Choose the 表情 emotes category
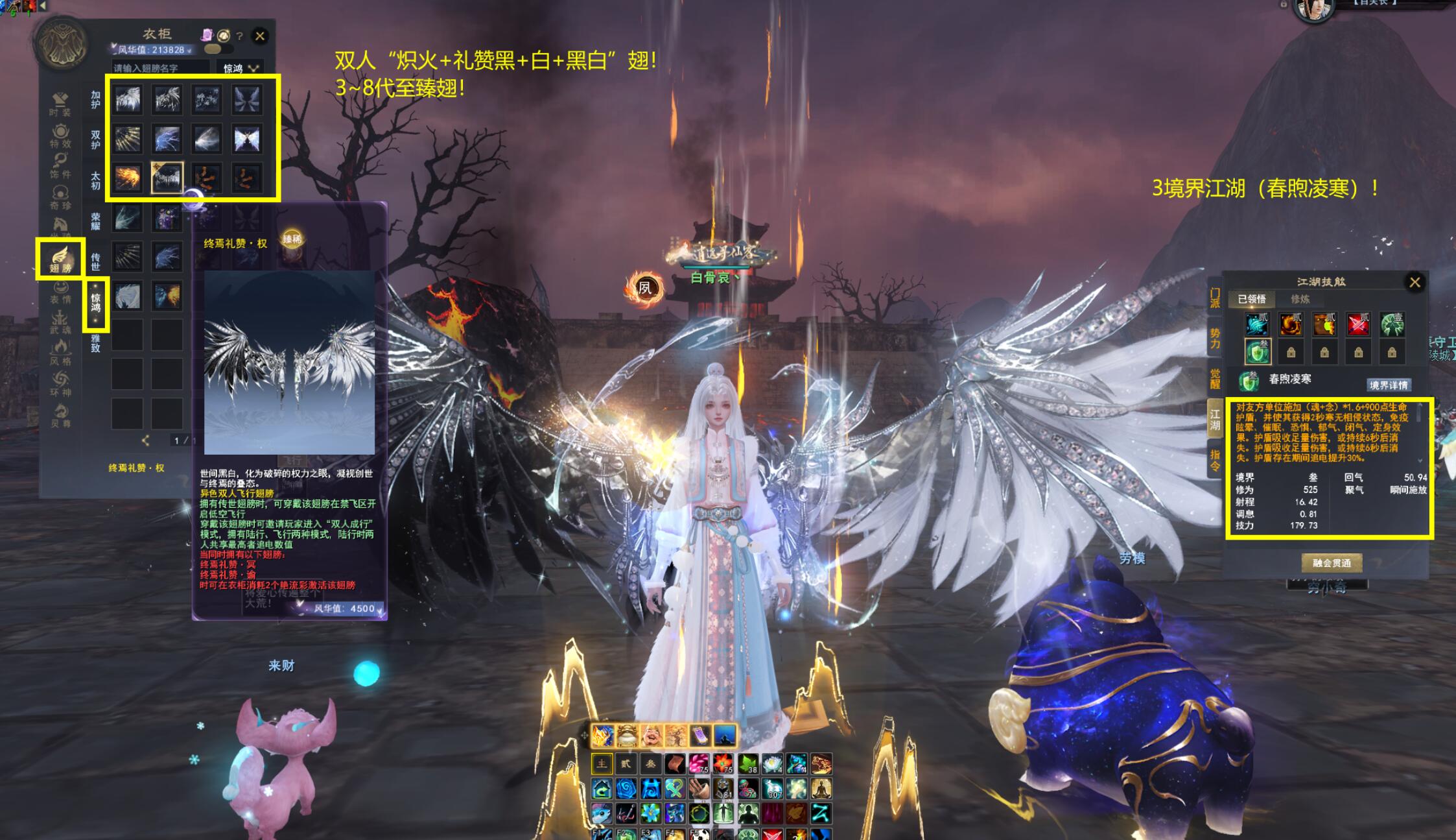Viewport: 1456px width, 840px height. (x=60, y=291)
